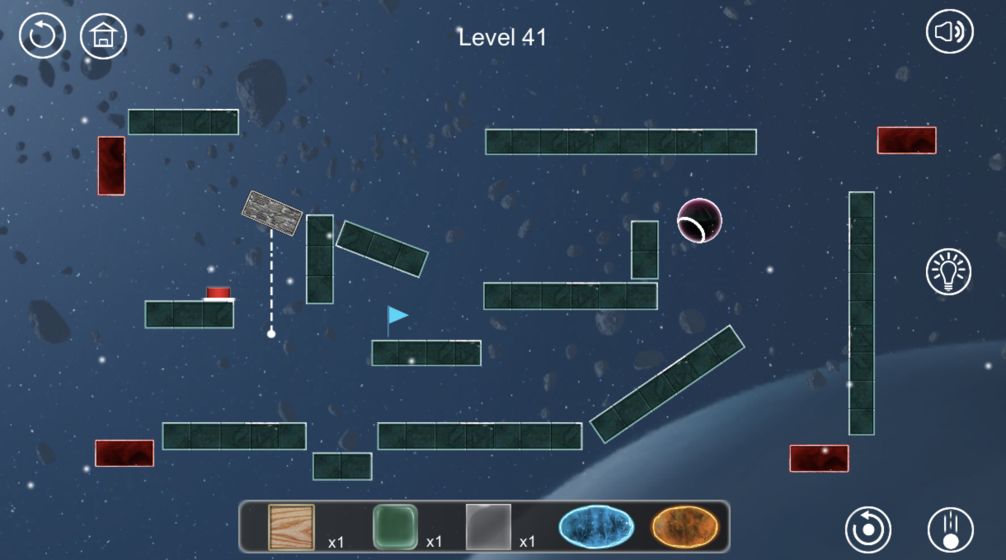
Task: Select the blue oval portal
Action: pos(597,526)
